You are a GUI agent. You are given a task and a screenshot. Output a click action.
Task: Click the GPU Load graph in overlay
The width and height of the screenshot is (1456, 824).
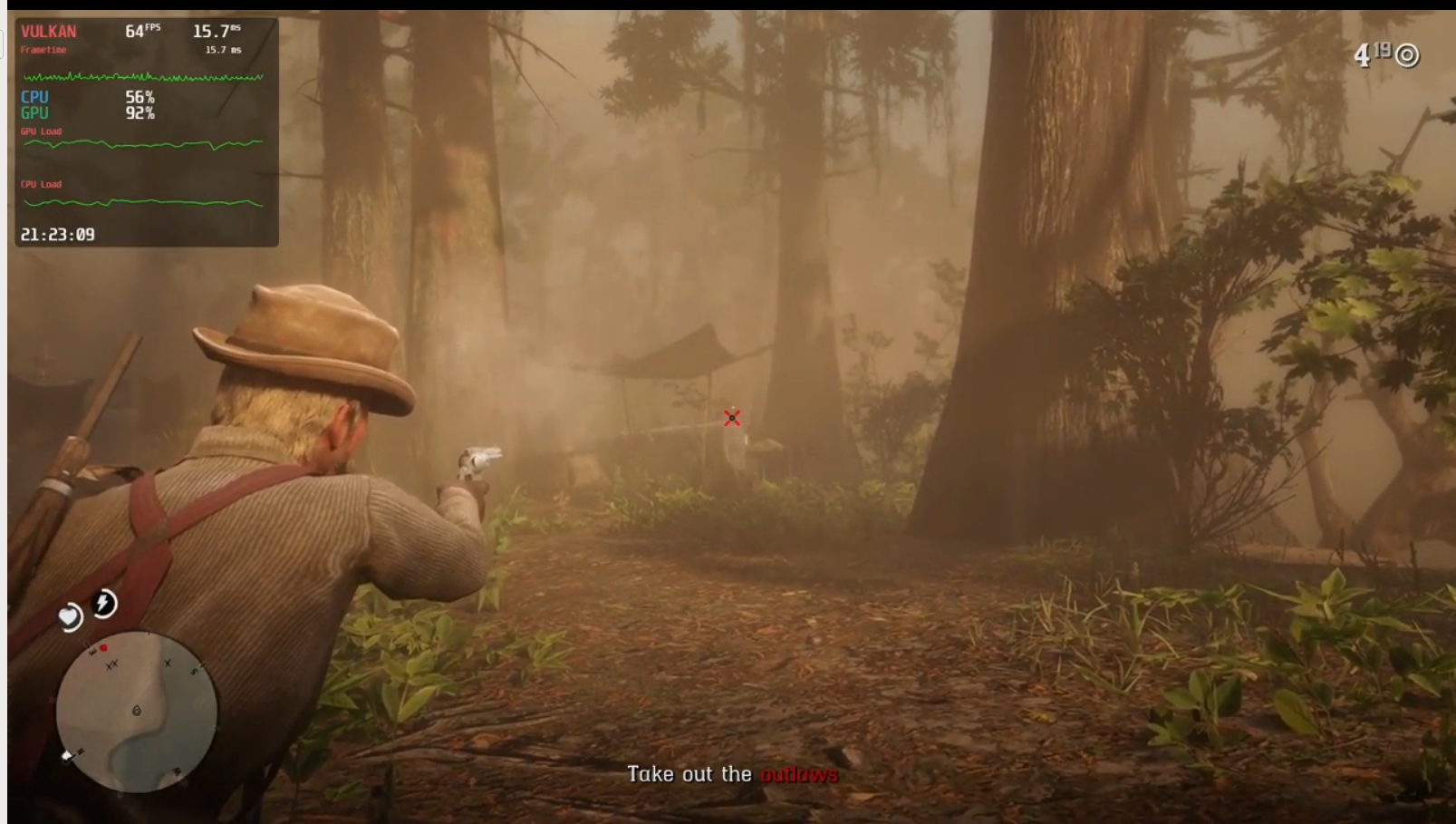[143, 144]
